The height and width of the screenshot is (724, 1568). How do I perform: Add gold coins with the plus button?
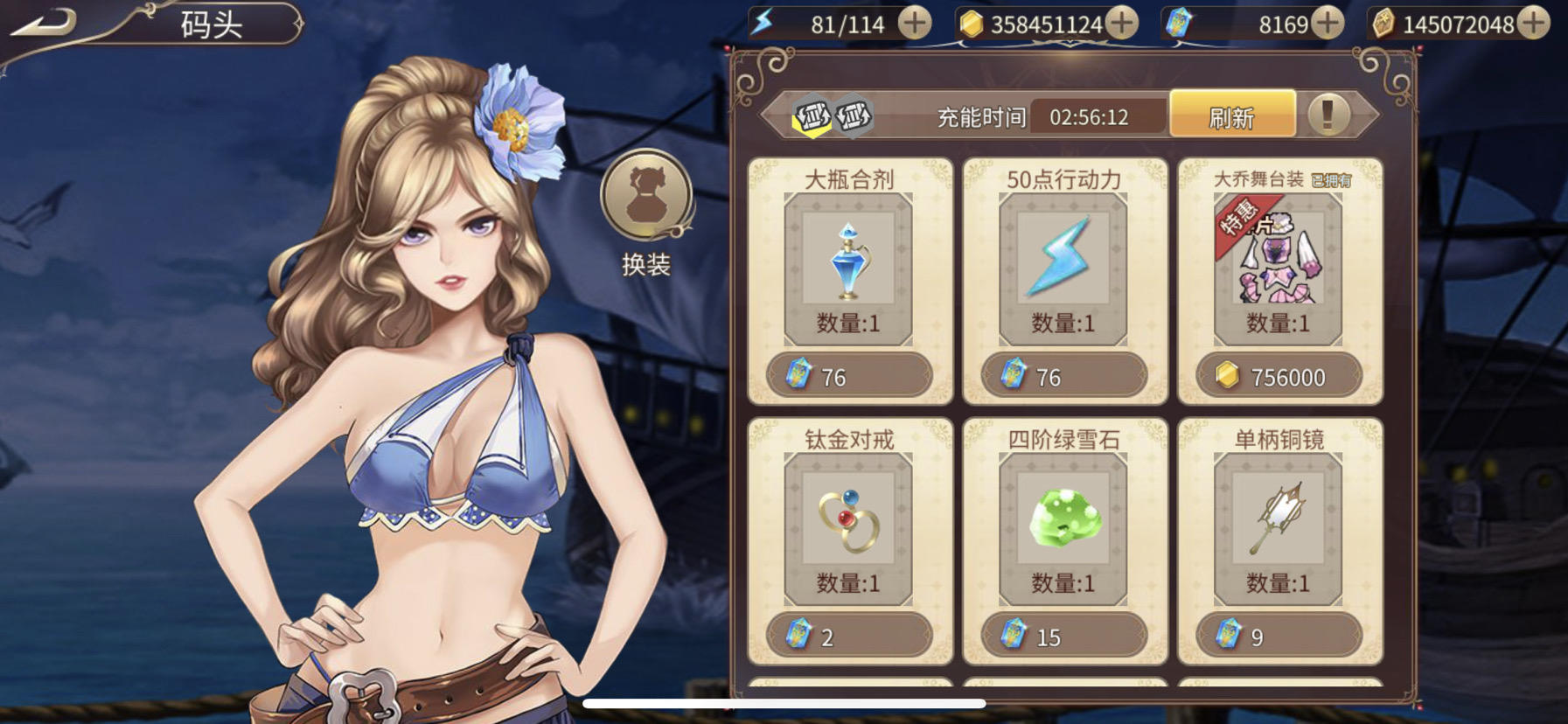[1123, 23]
